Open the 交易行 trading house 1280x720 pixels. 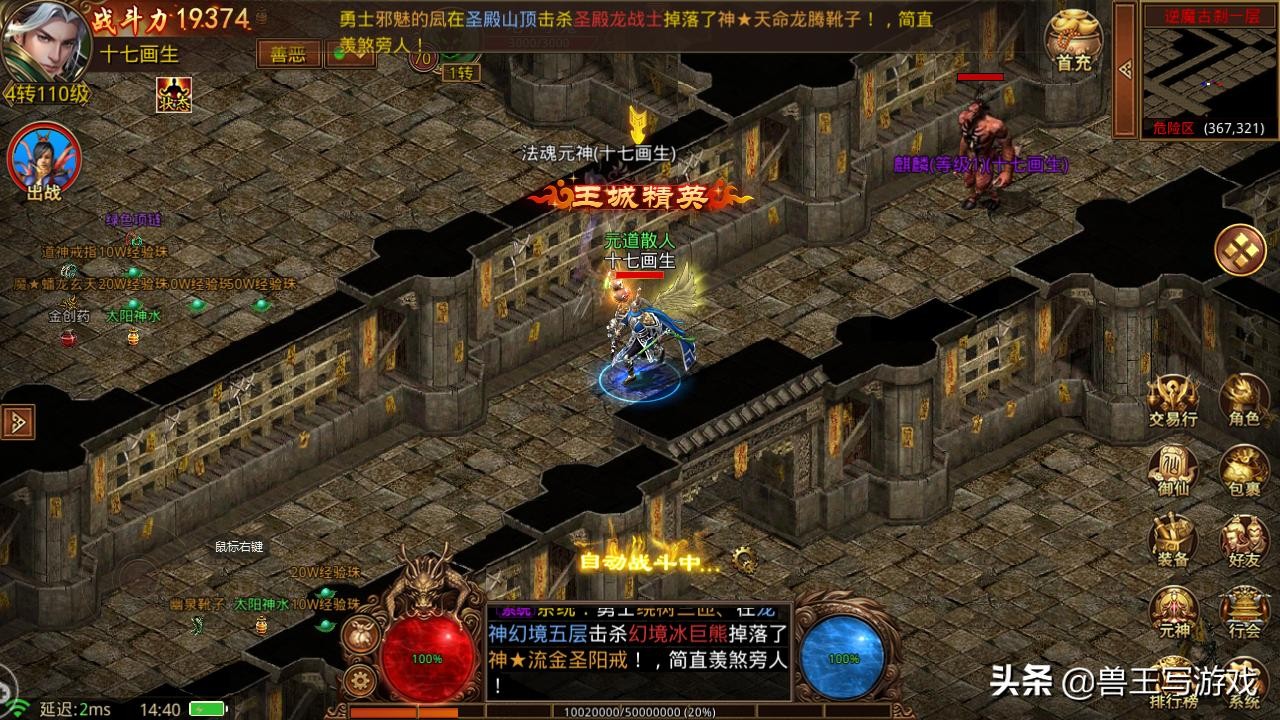point(1173,402)
